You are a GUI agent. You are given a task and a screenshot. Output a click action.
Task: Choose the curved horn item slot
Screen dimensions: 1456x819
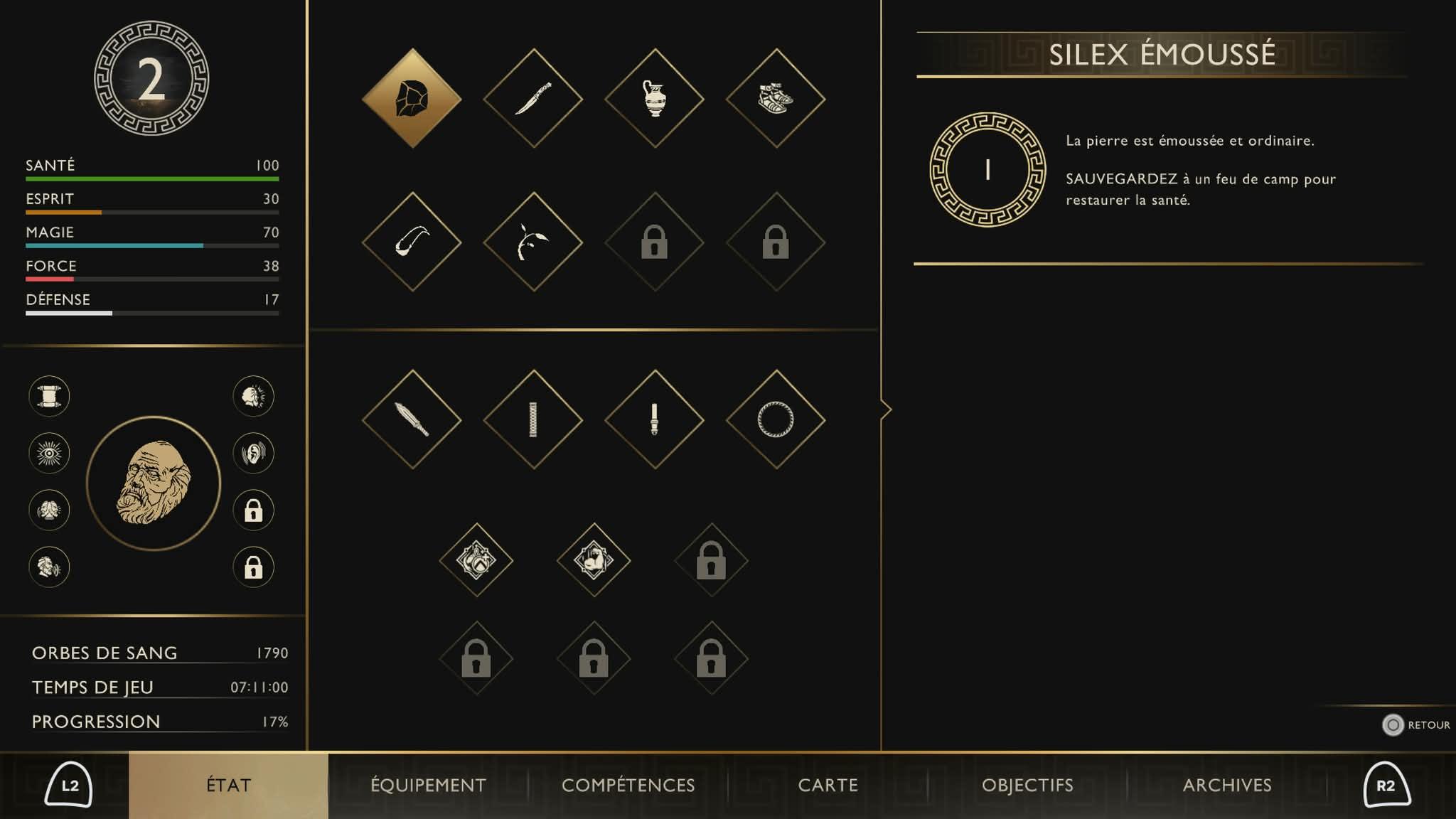[412, 242]
